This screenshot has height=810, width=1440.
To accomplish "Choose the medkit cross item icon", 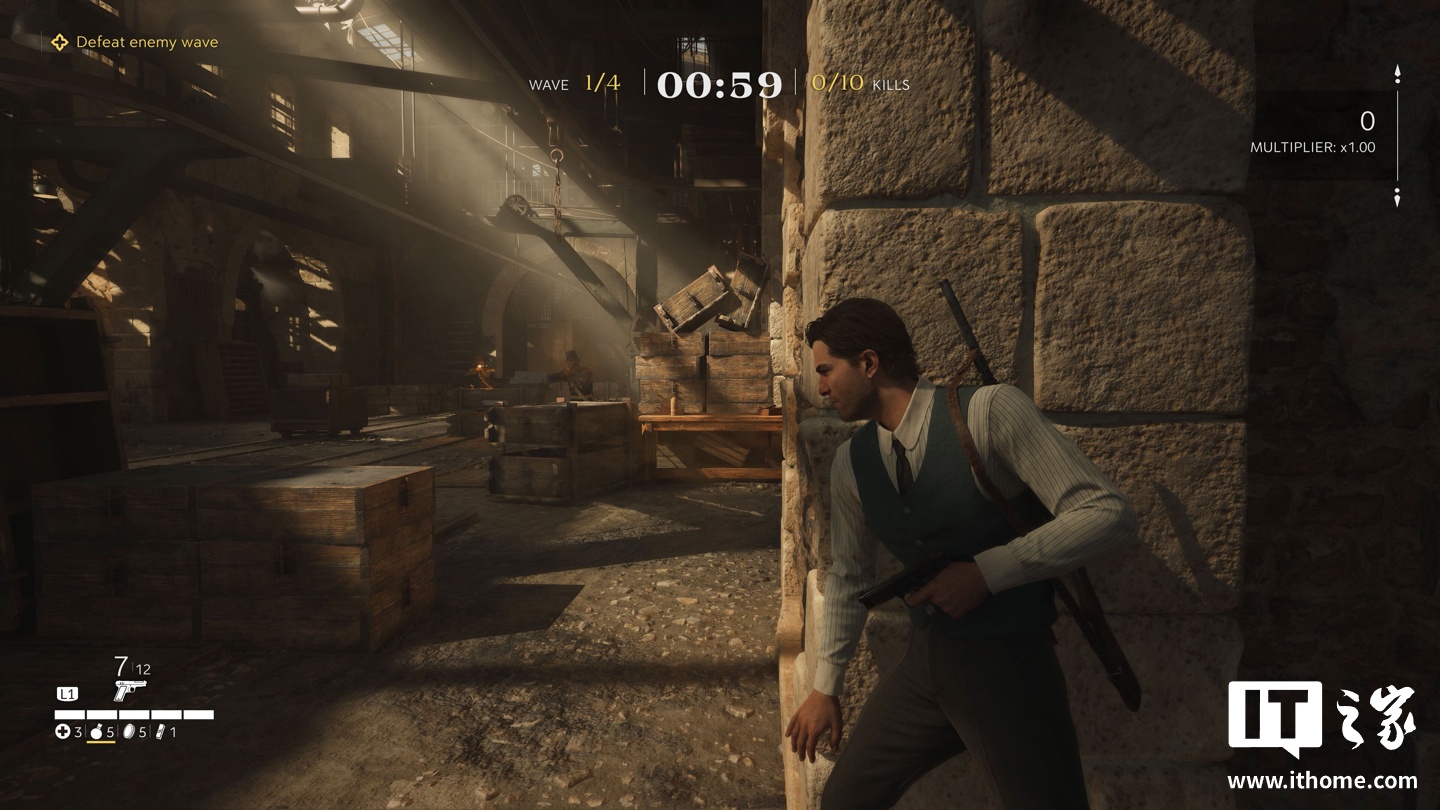I will 63,732.
